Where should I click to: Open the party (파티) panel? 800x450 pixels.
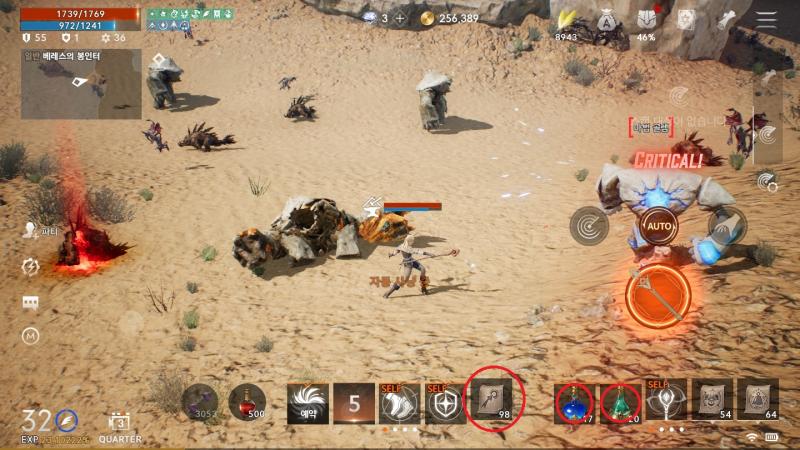[x=31, y=229]
